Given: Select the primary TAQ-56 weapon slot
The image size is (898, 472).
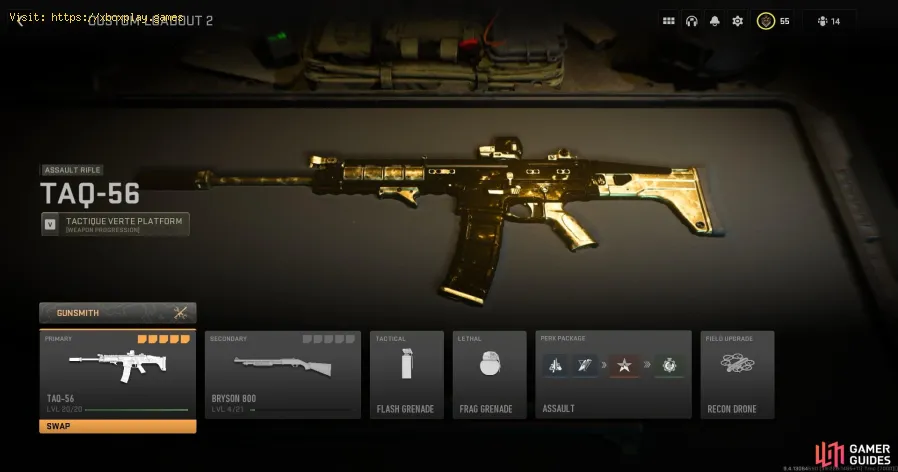Looking at the screenshot, I should tap(117, 372).
